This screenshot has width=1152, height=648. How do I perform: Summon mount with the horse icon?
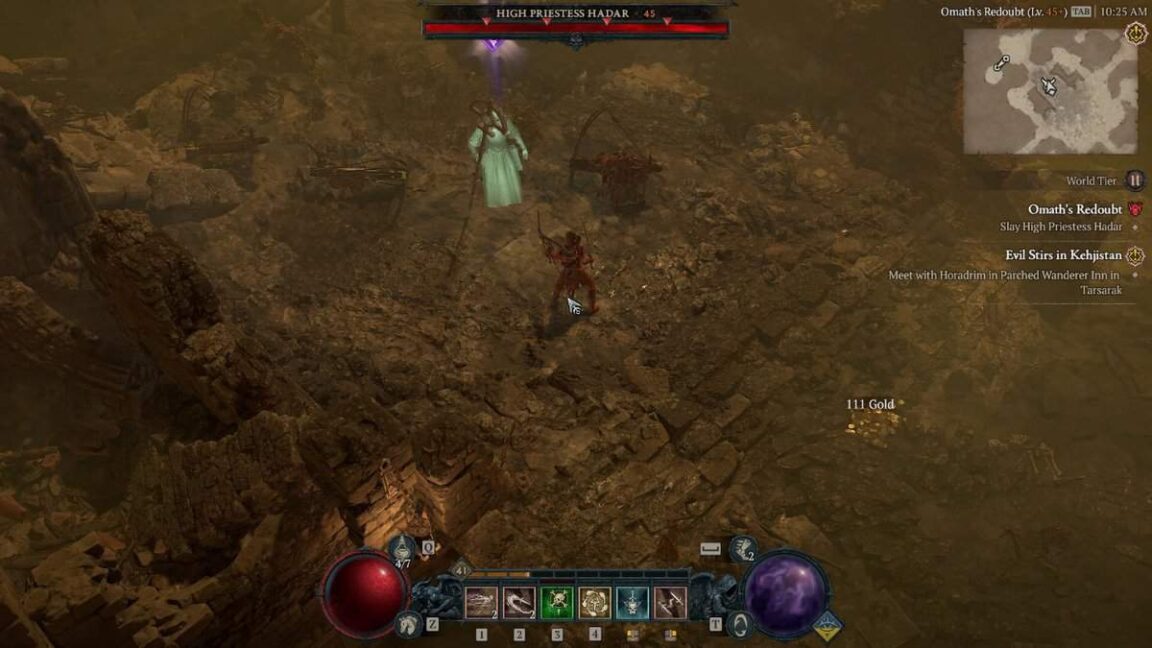407,624
